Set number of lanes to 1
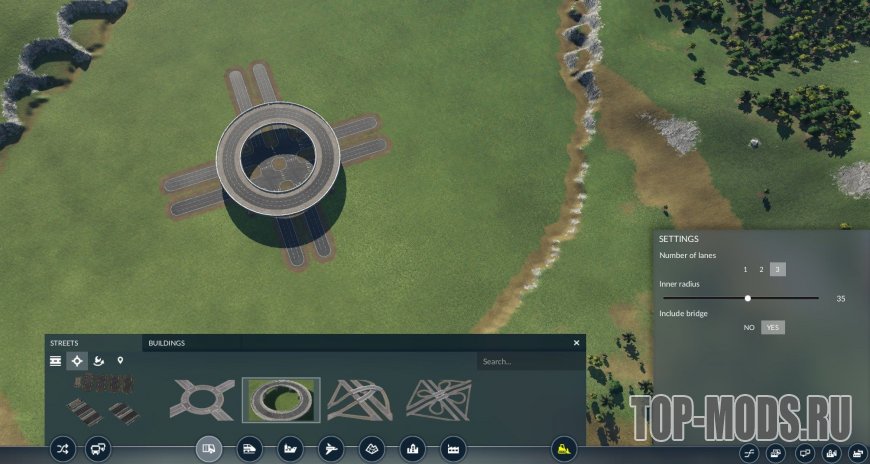Viewport: 870px width, 464px height. point(744,269)
